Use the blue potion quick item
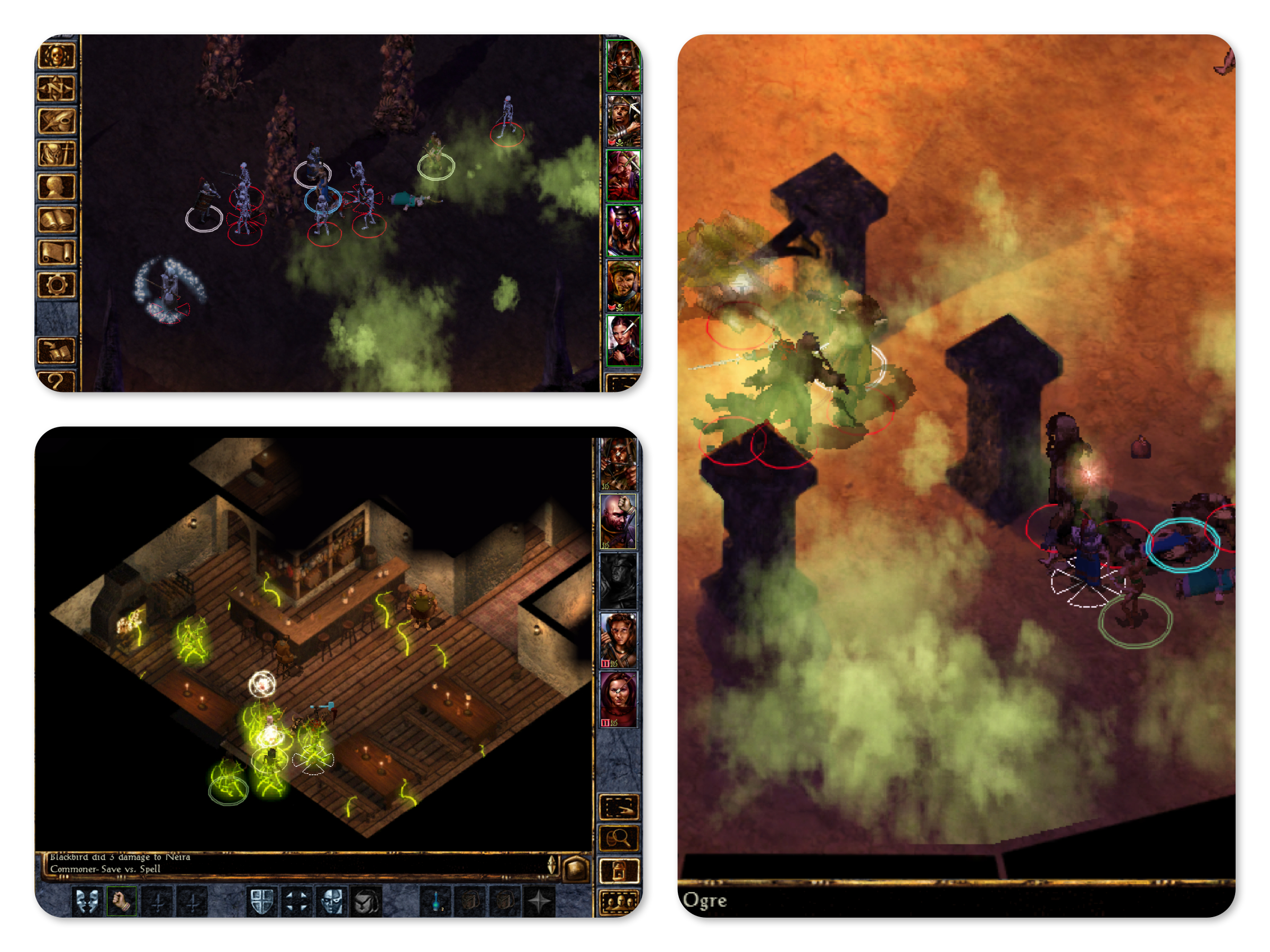 click(x=437, y=901)
